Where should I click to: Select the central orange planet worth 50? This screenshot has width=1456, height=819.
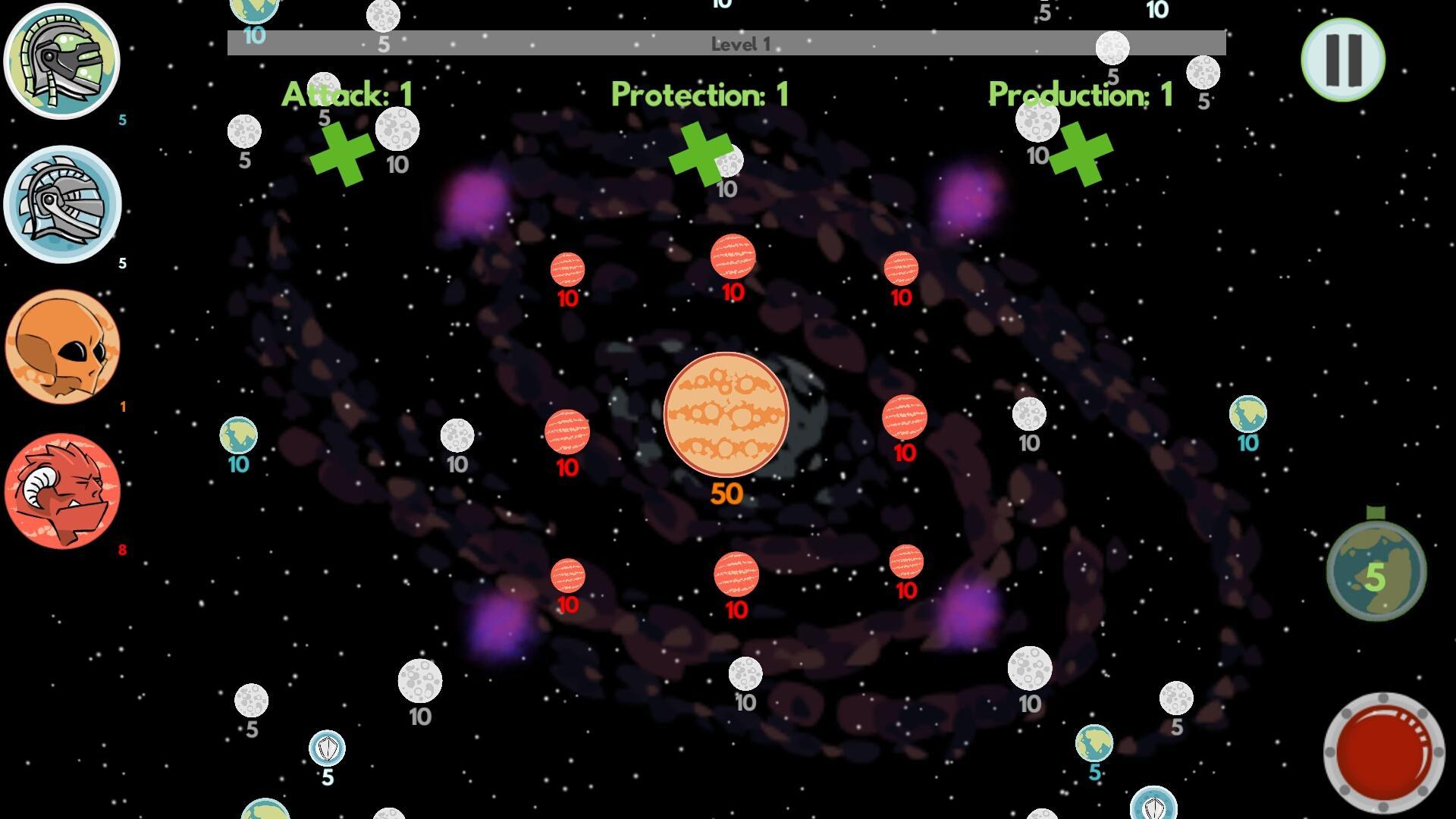point(726,413)
